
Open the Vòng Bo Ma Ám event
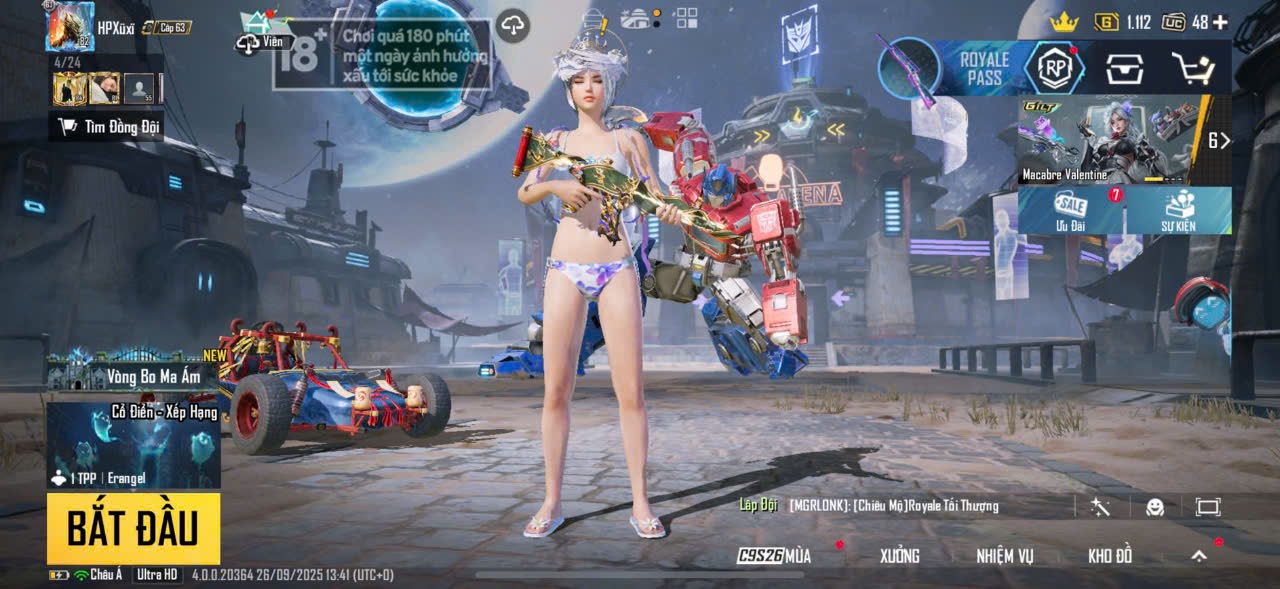(x=133, y=376)
